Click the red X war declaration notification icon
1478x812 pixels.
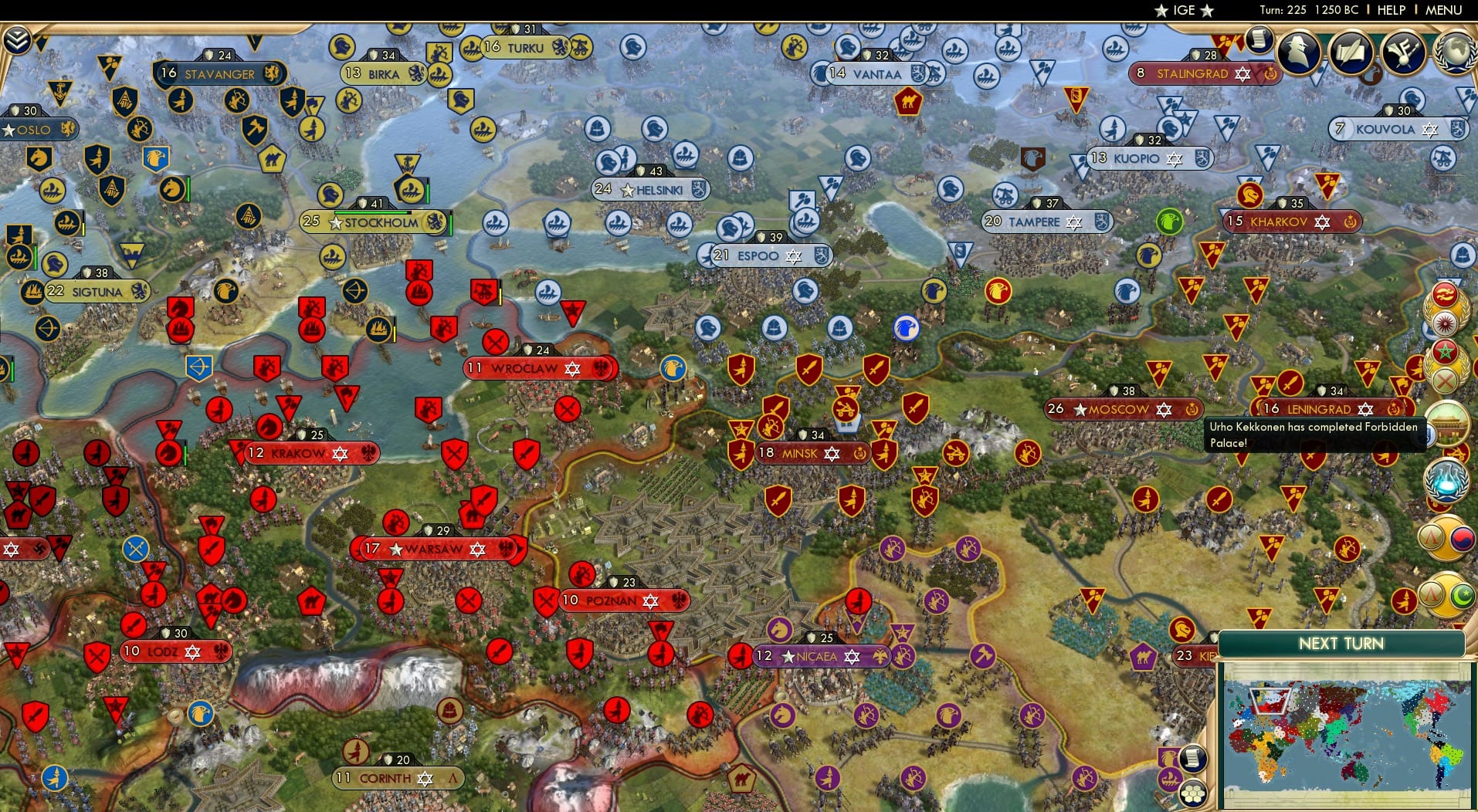click(x=1445, y=379)
